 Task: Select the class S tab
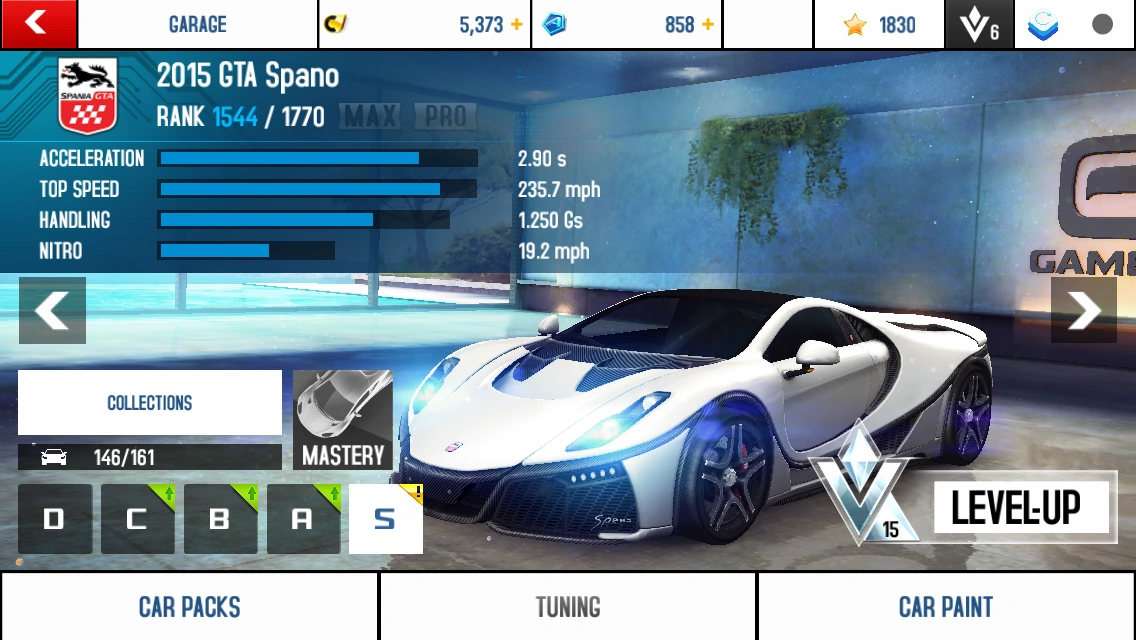(x=385, y=519)
